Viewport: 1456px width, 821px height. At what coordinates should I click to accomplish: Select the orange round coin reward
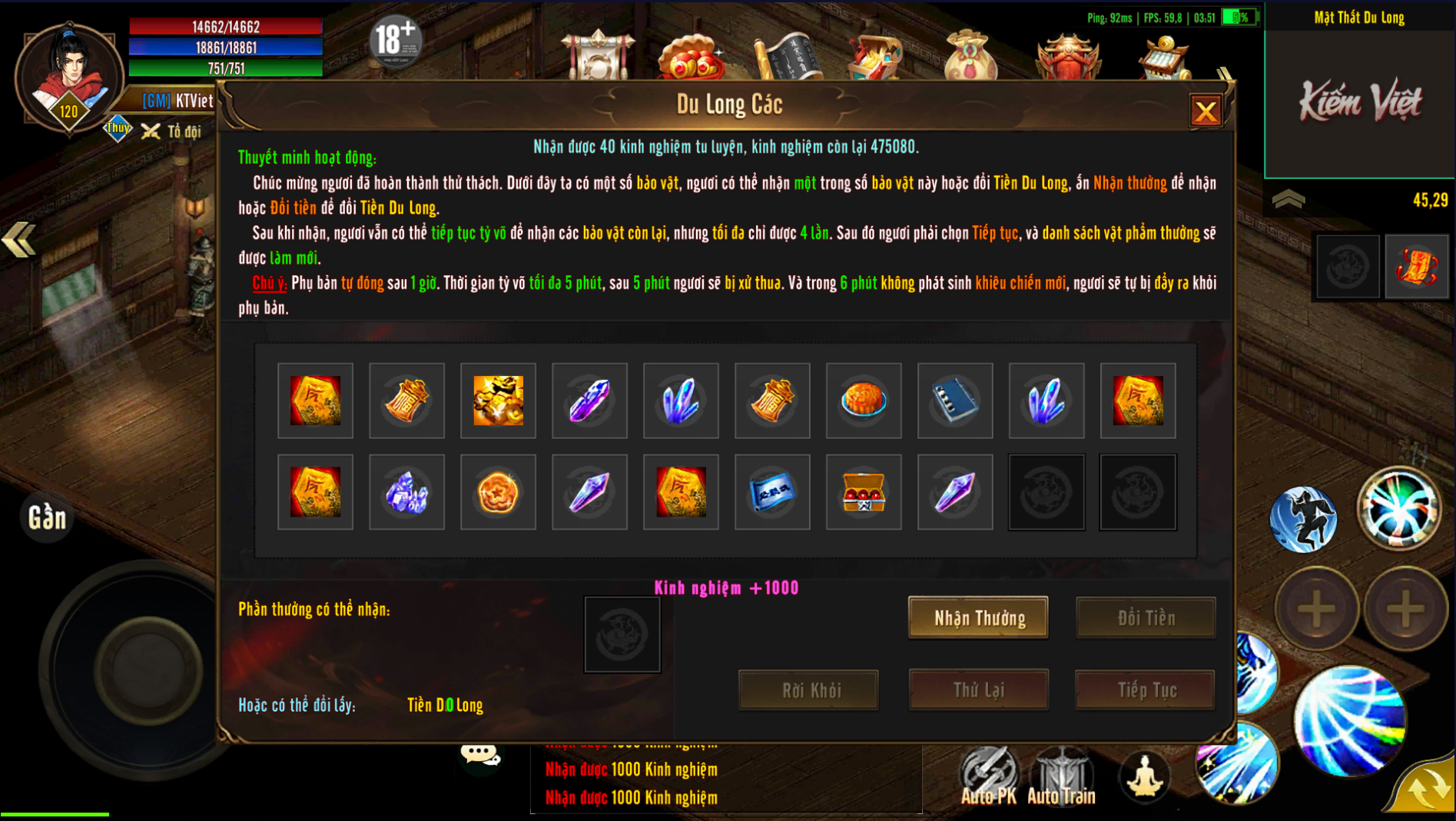click(498, 492)
